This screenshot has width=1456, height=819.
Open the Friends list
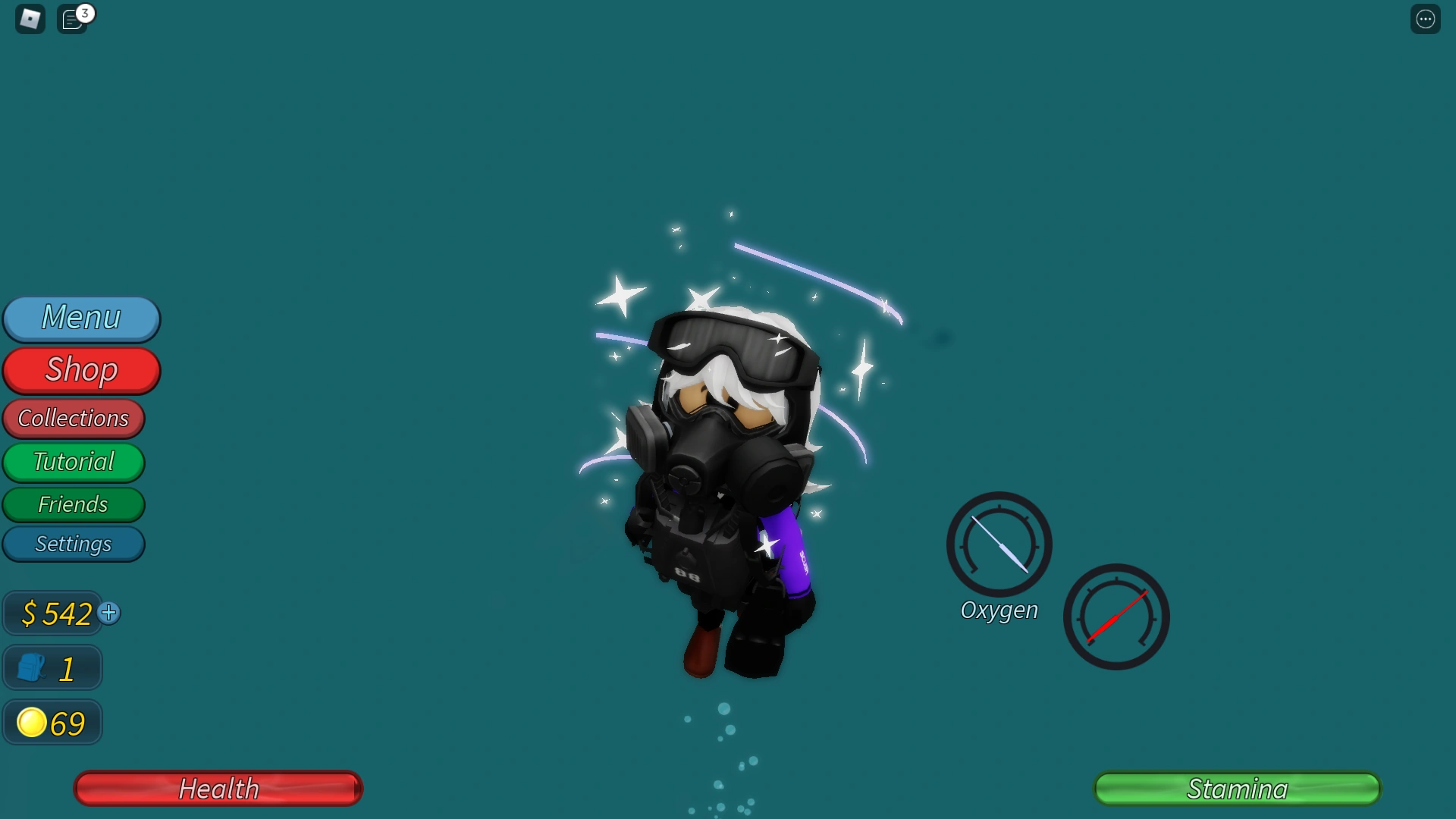74,504
